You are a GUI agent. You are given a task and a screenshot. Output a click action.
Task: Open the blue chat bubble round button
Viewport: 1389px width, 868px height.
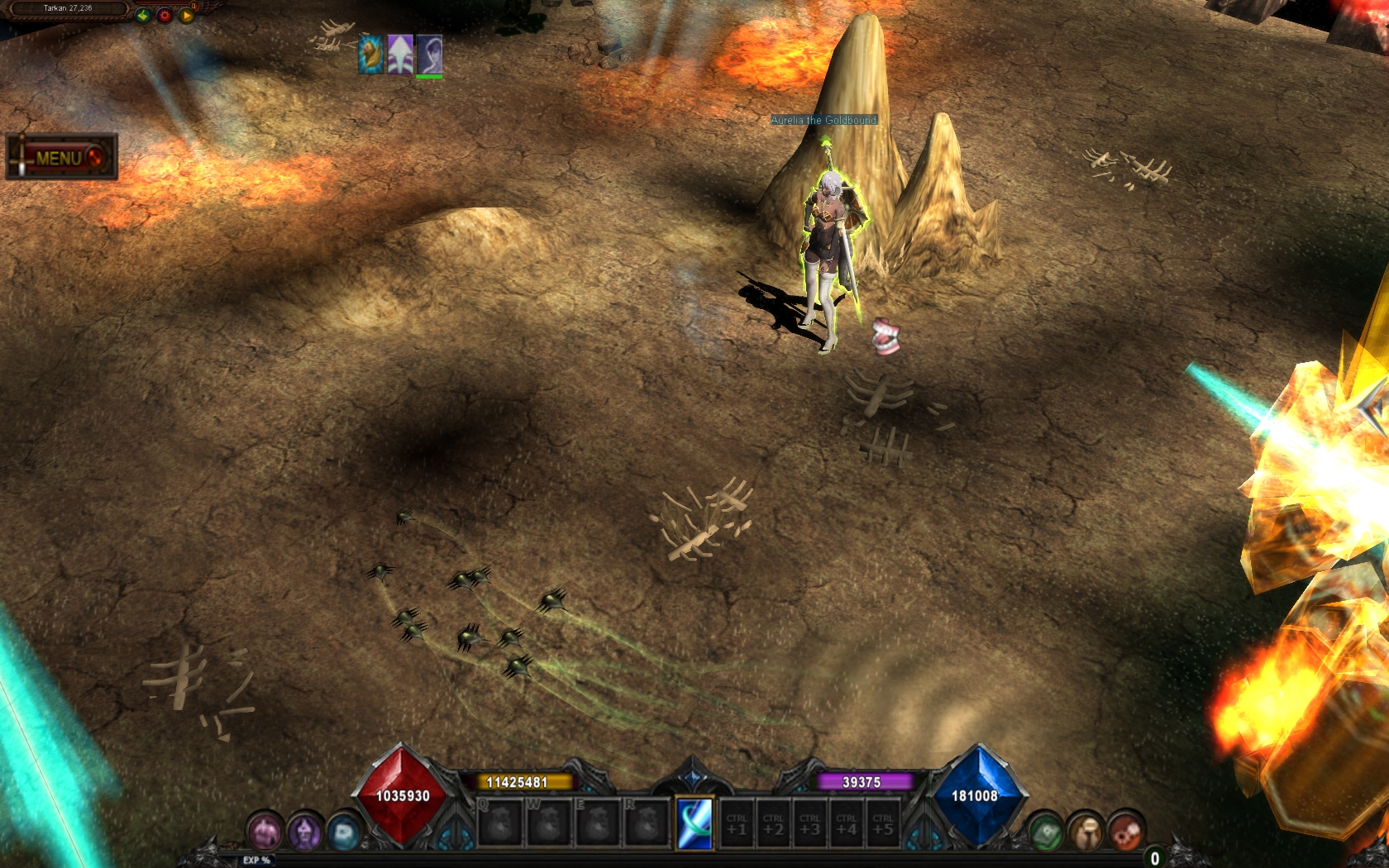click(x=344, y=832)
